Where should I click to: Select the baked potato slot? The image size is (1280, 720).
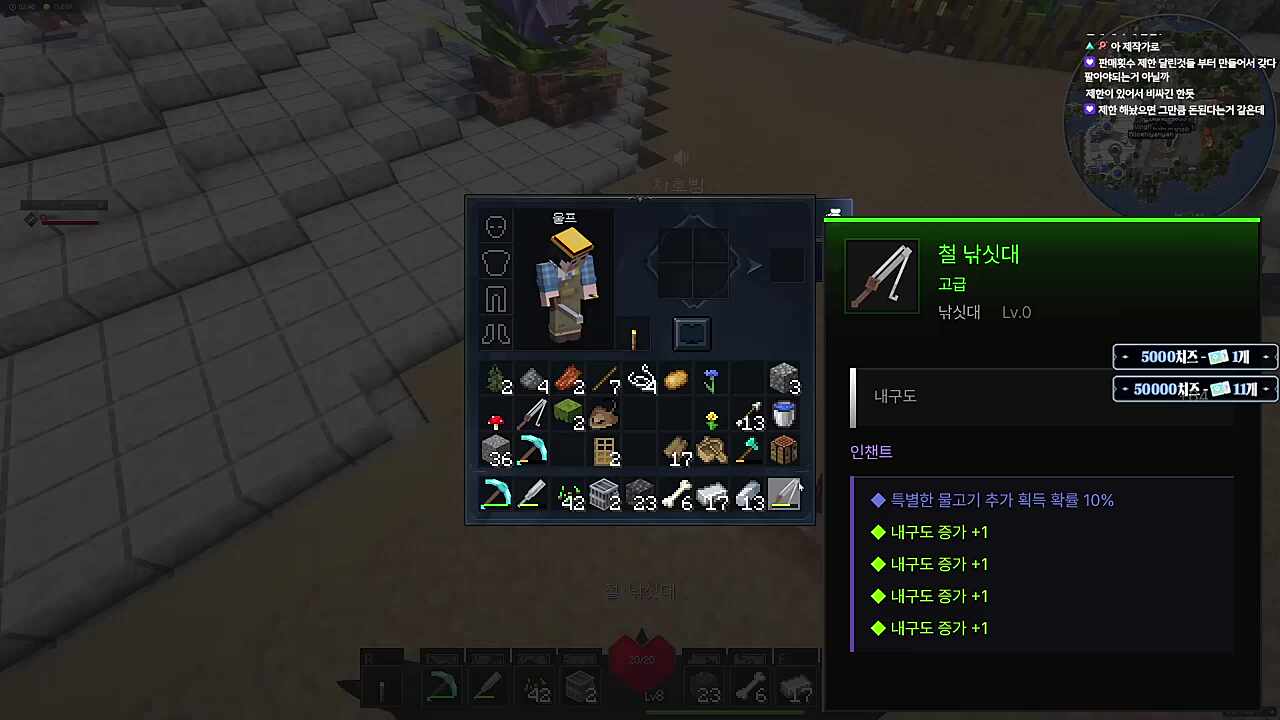[676, 380]
